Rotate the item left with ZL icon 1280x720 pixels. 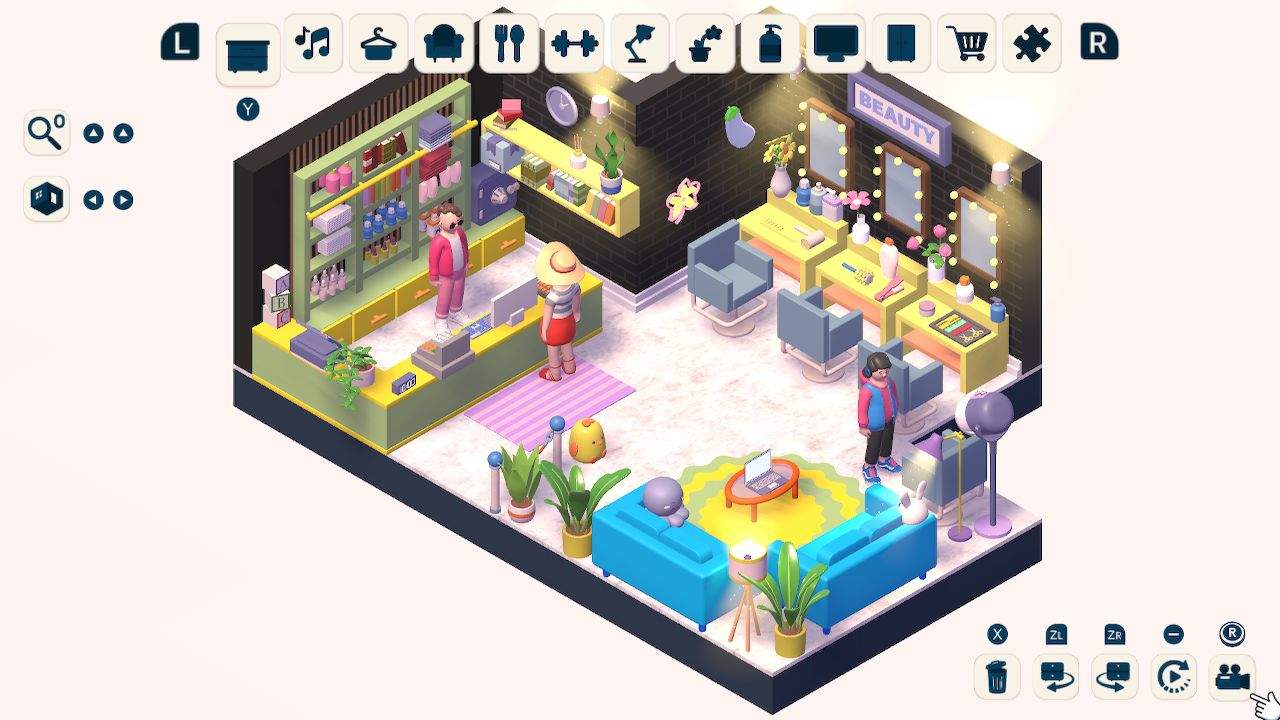pos(1054,676)
